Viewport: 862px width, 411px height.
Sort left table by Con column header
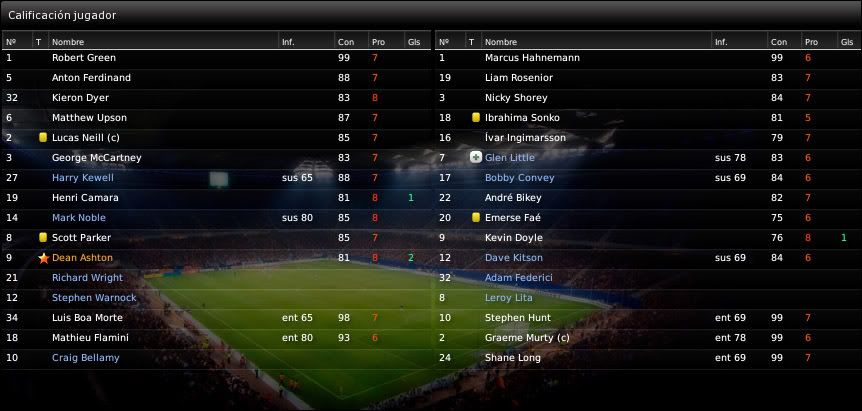346,42
